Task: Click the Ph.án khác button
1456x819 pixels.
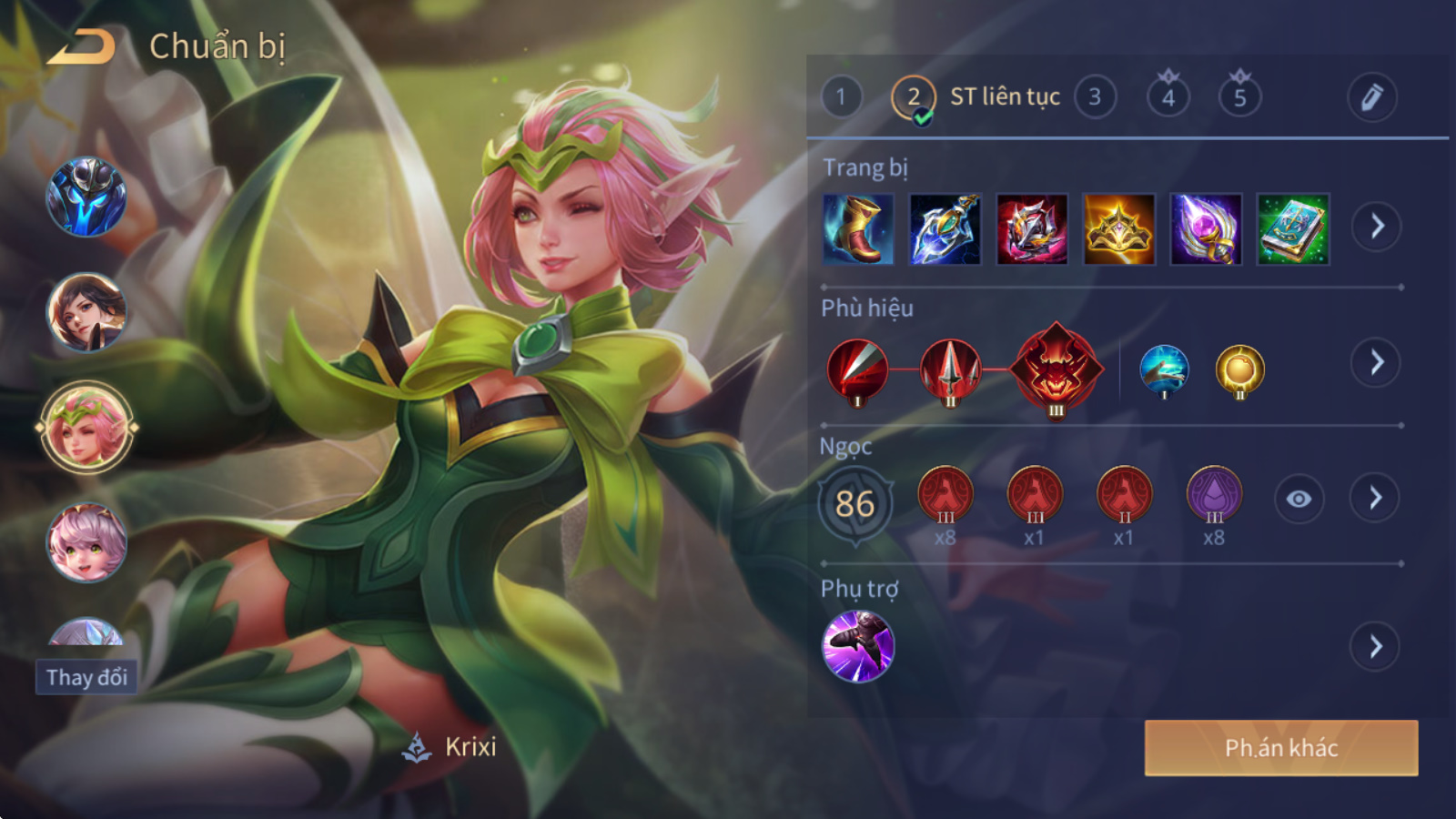Action: [1280, 748]
